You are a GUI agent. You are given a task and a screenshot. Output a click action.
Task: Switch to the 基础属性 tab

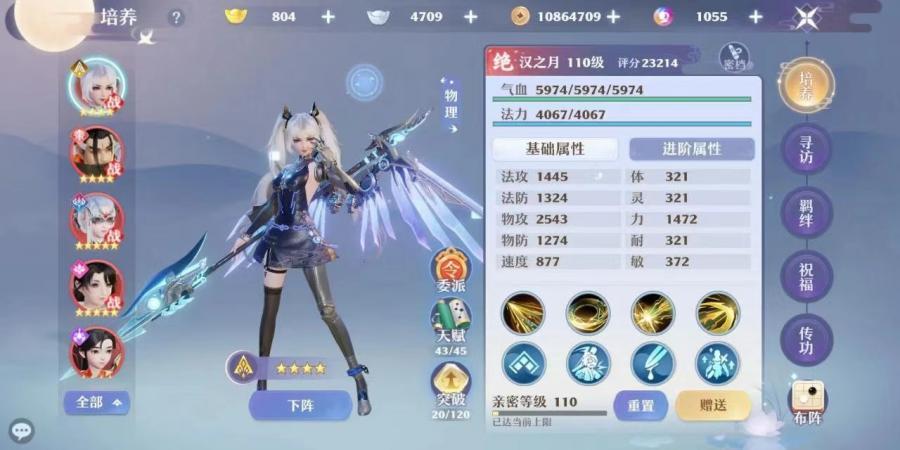point(555,148)
